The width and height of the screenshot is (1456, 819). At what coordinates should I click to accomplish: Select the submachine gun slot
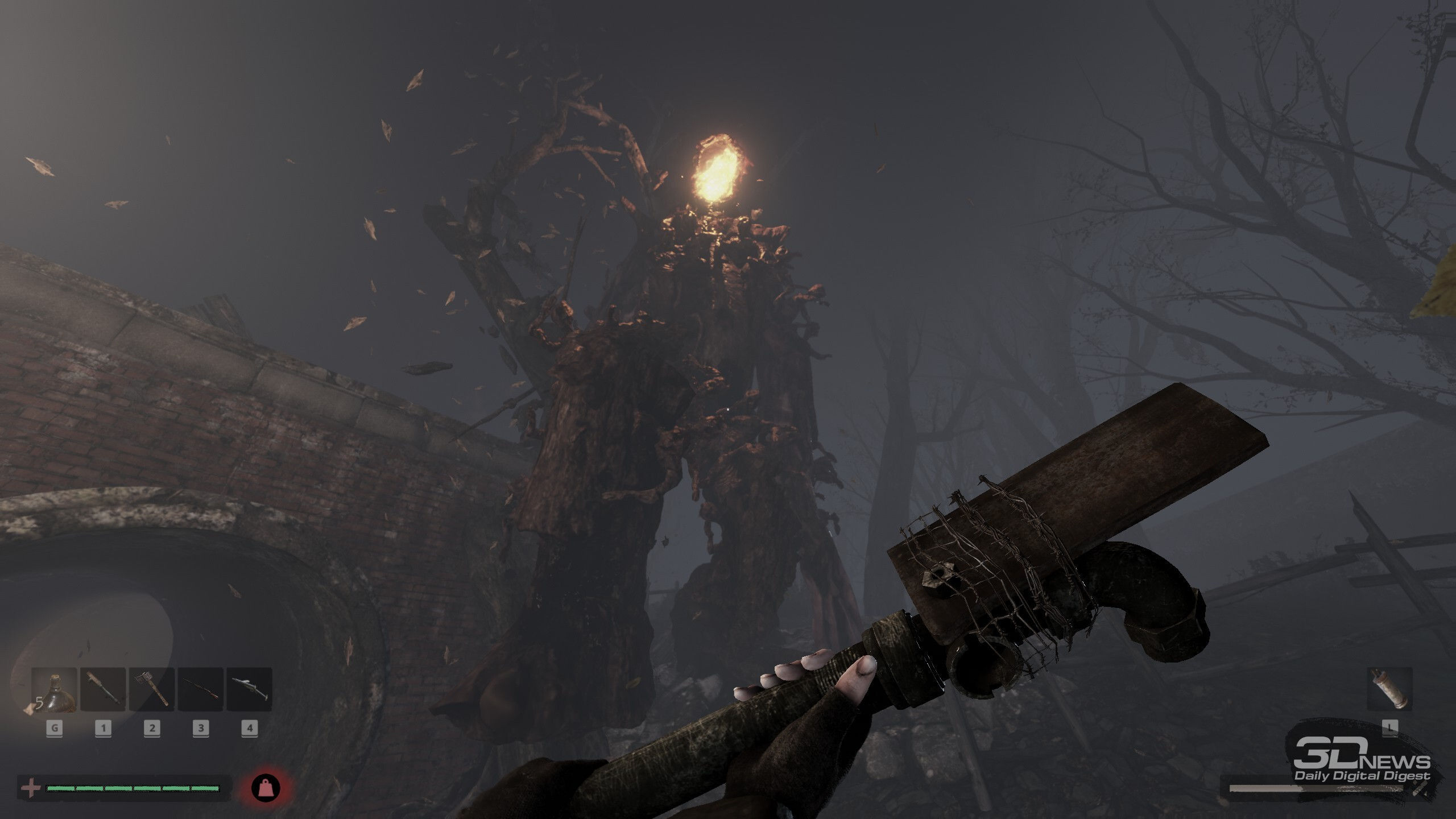[249, 689]
